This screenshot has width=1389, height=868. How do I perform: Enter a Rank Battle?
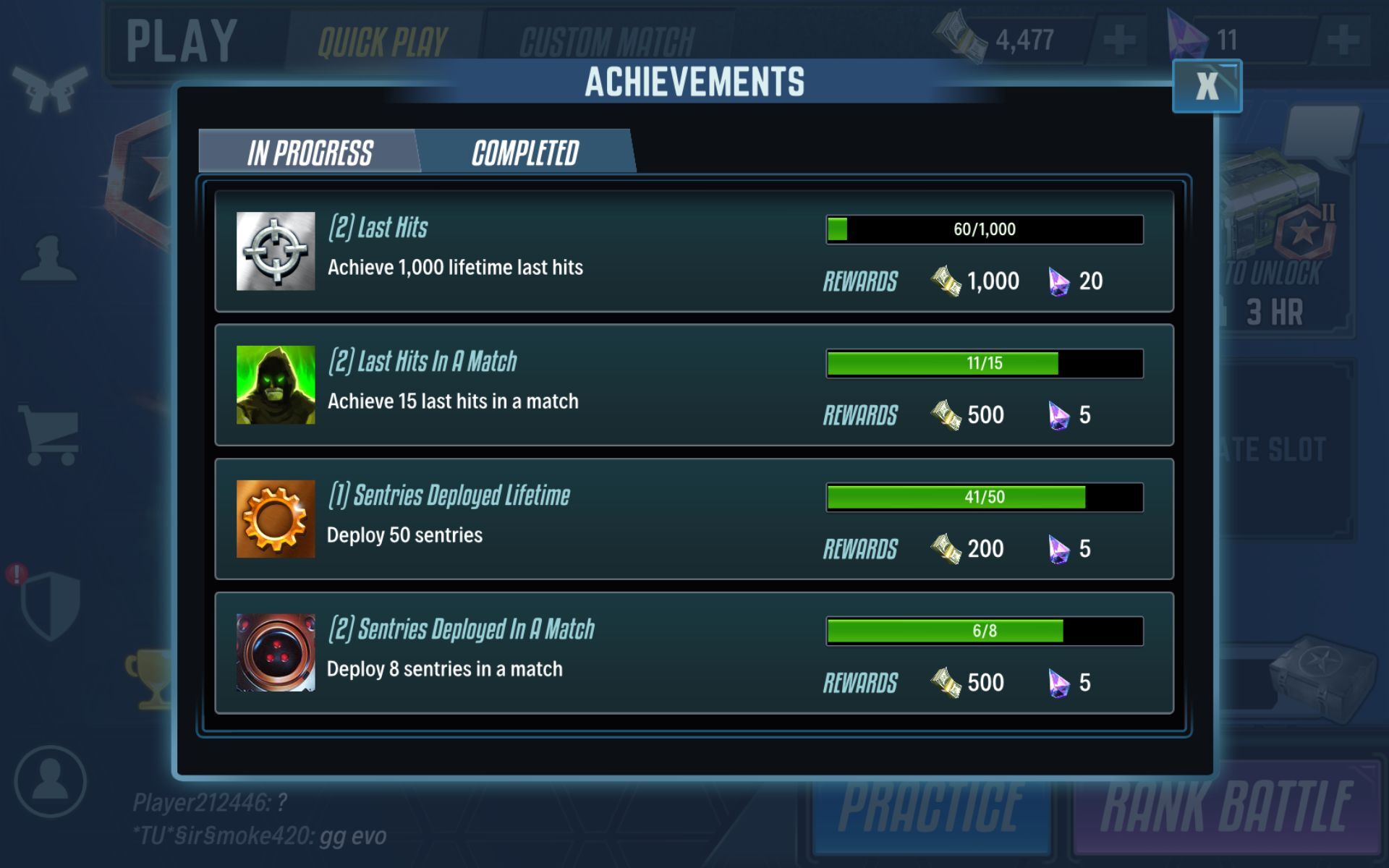[x=1227, y=809]
